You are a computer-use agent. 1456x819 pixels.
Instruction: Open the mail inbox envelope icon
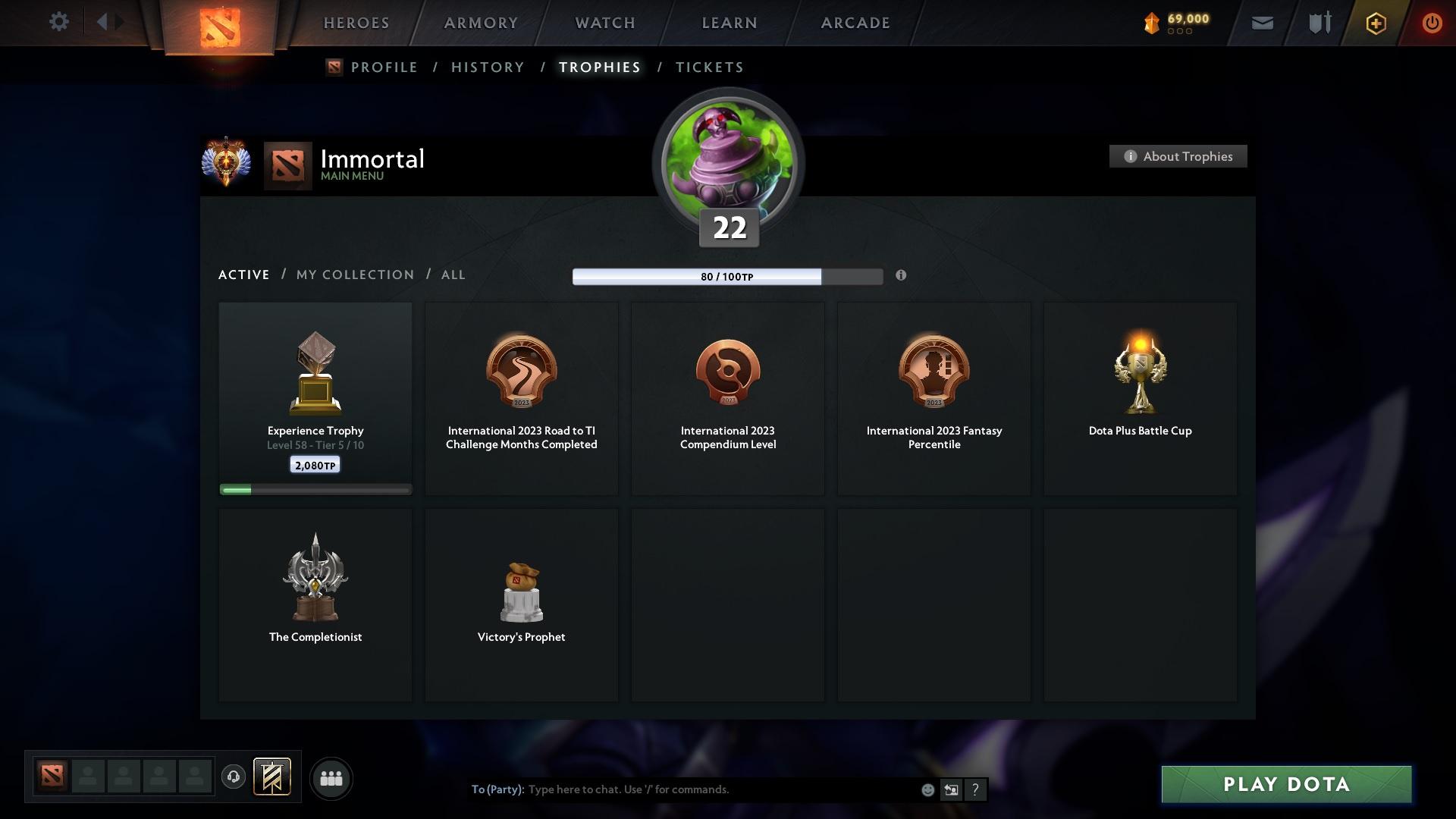(1261, 22)
